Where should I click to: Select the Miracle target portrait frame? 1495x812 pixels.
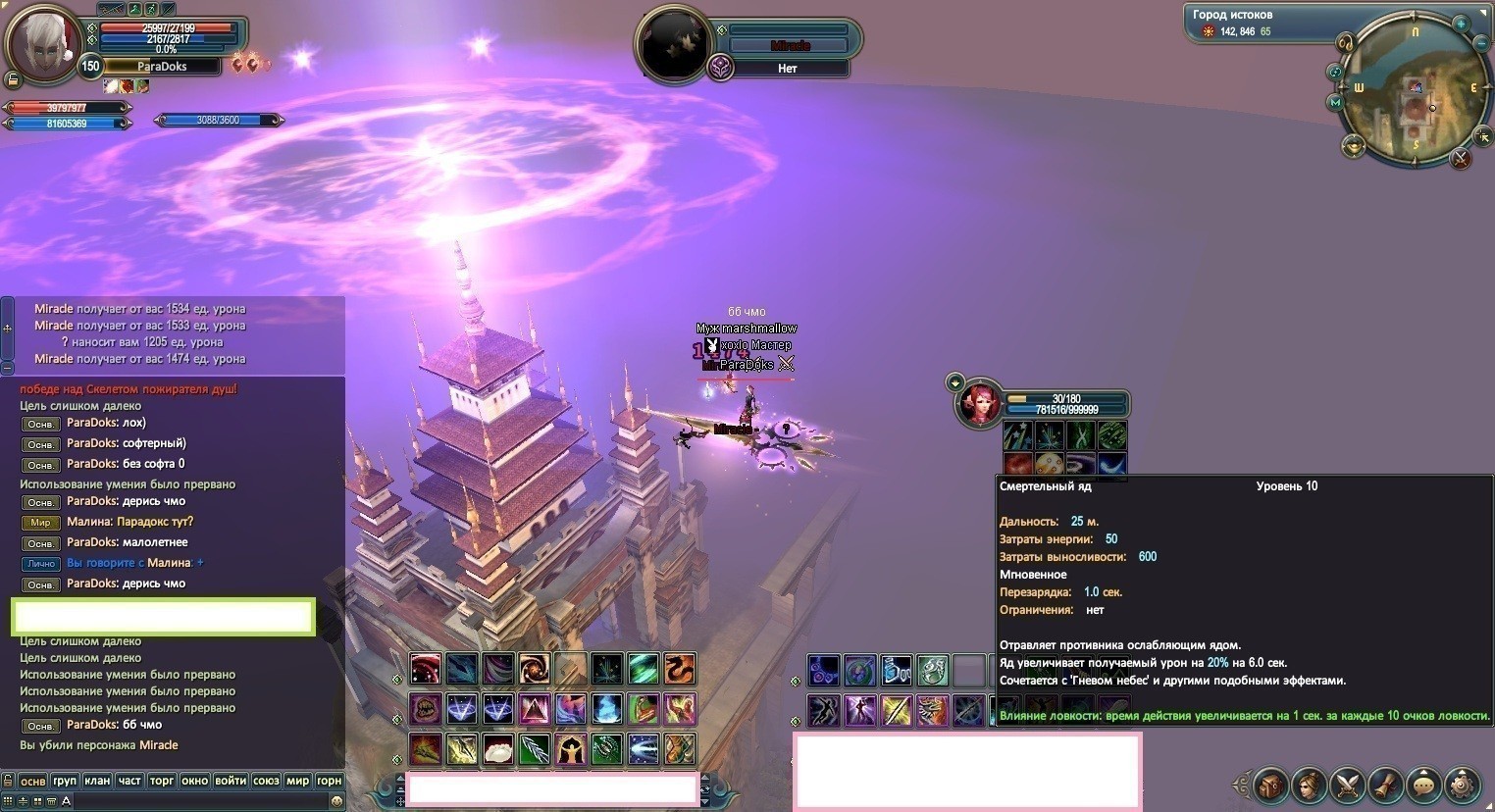(x=673, y=43)
